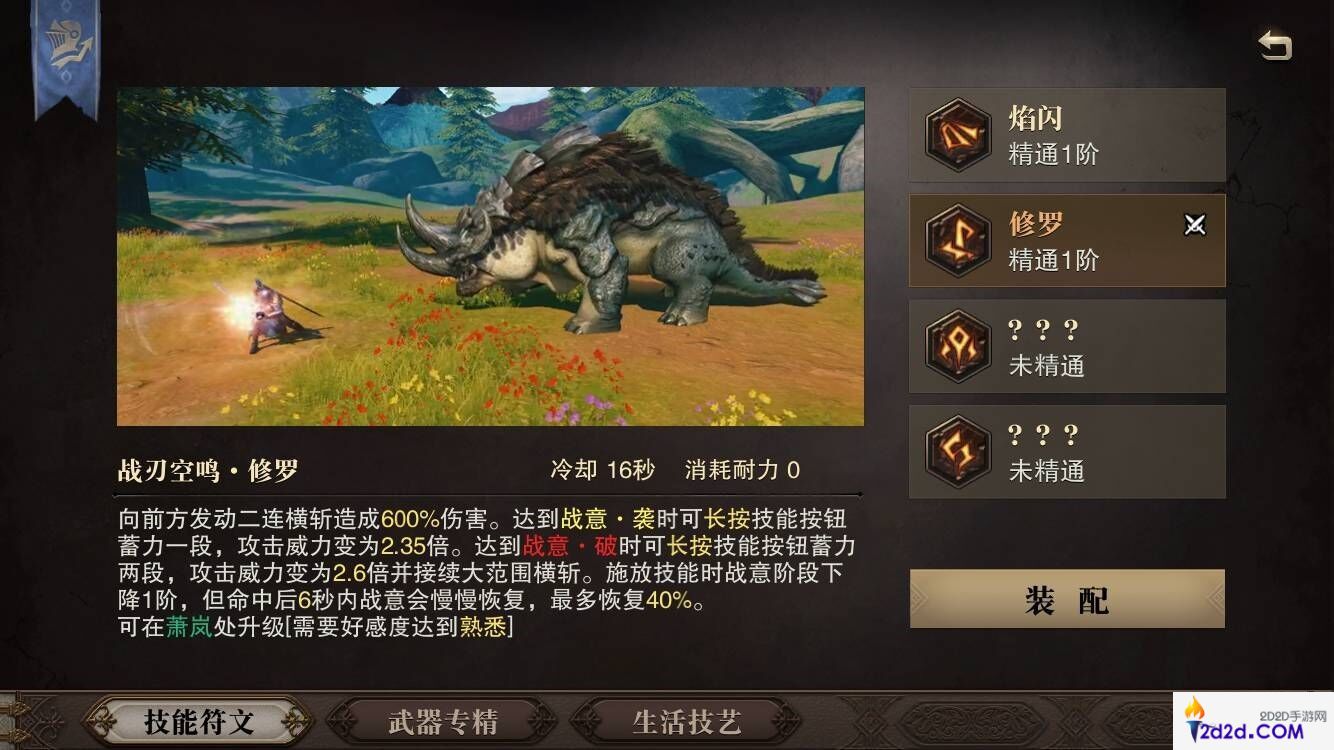This screenshot has width=1334, height=750.
Task: Click the monster preview image
Action: click(x=490, y=255)
